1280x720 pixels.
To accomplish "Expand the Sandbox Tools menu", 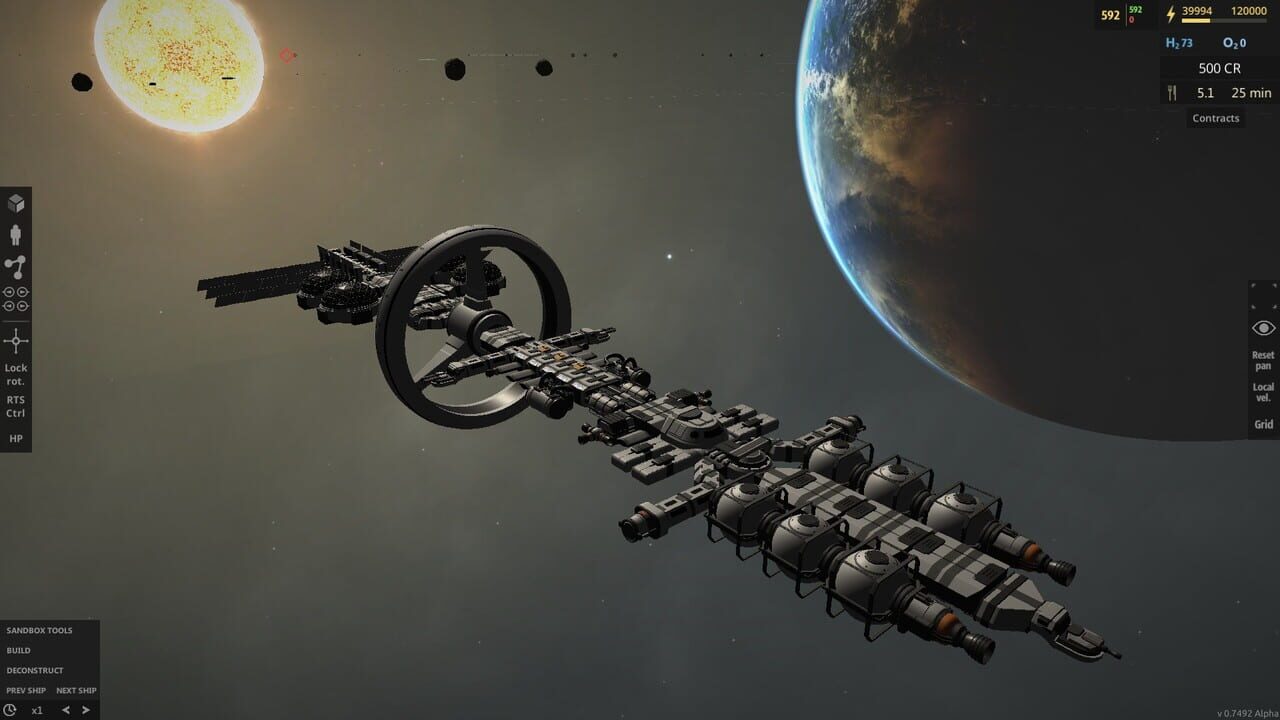I will coord(40,630).
